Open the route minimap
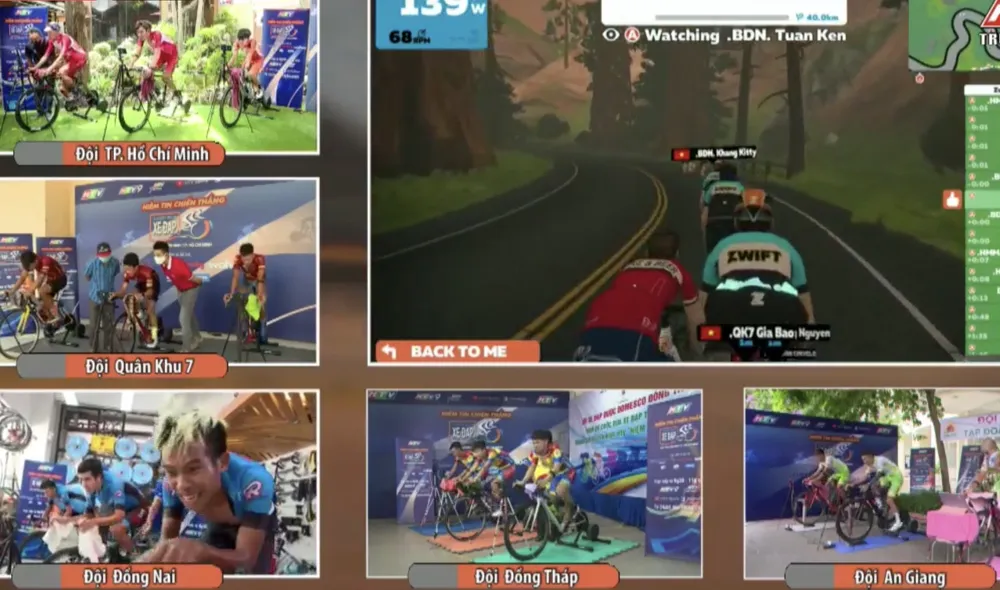The image size is (1000, 590). 953,36
